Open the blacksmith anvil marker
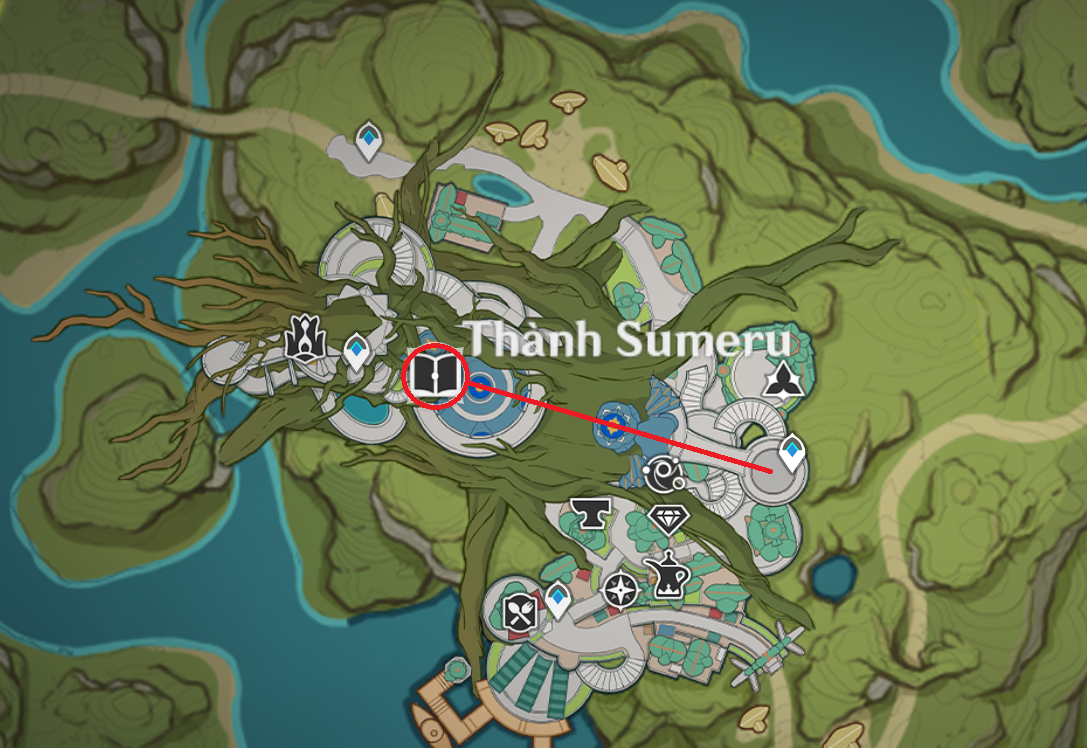Screen dimensions: 1087x748 590,514
